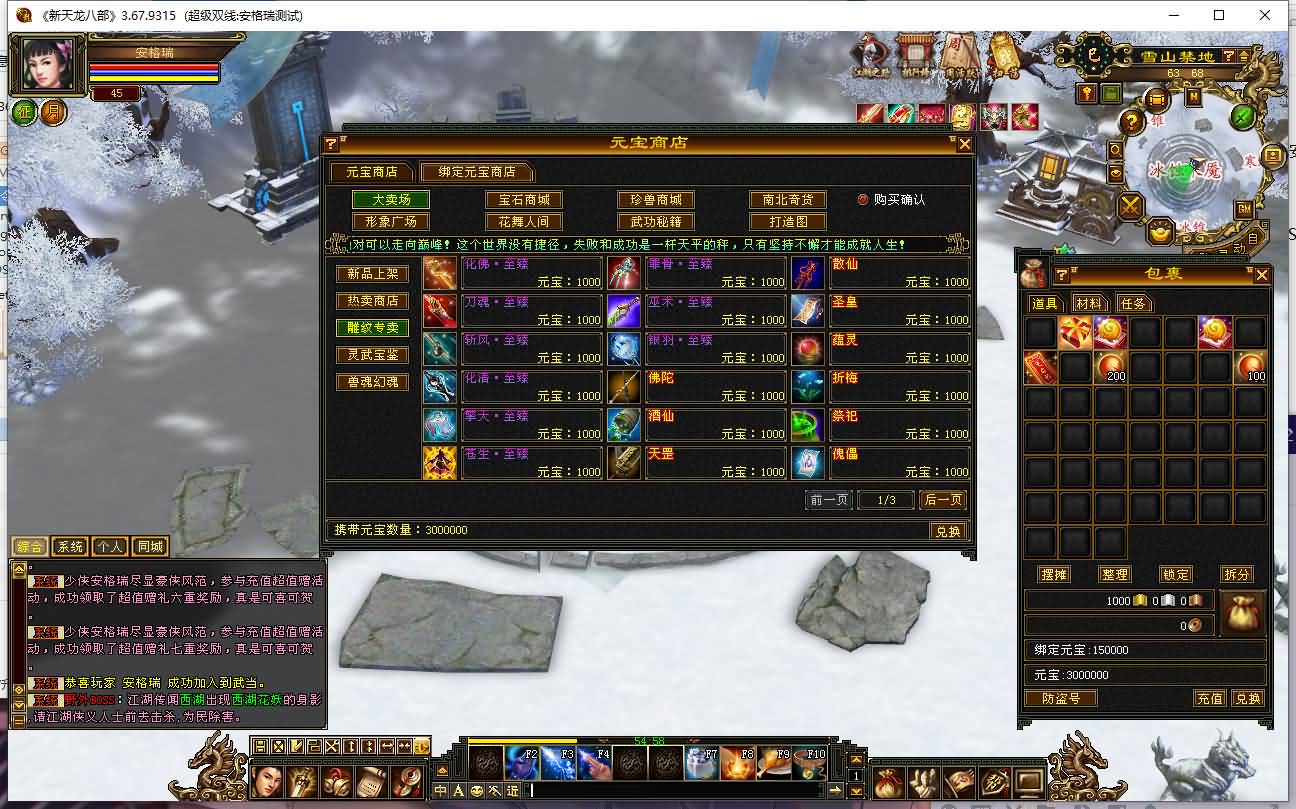1296x809 pixels.
Task: Open the treasure chest icon near the minimap
Action: point(1157,97)
